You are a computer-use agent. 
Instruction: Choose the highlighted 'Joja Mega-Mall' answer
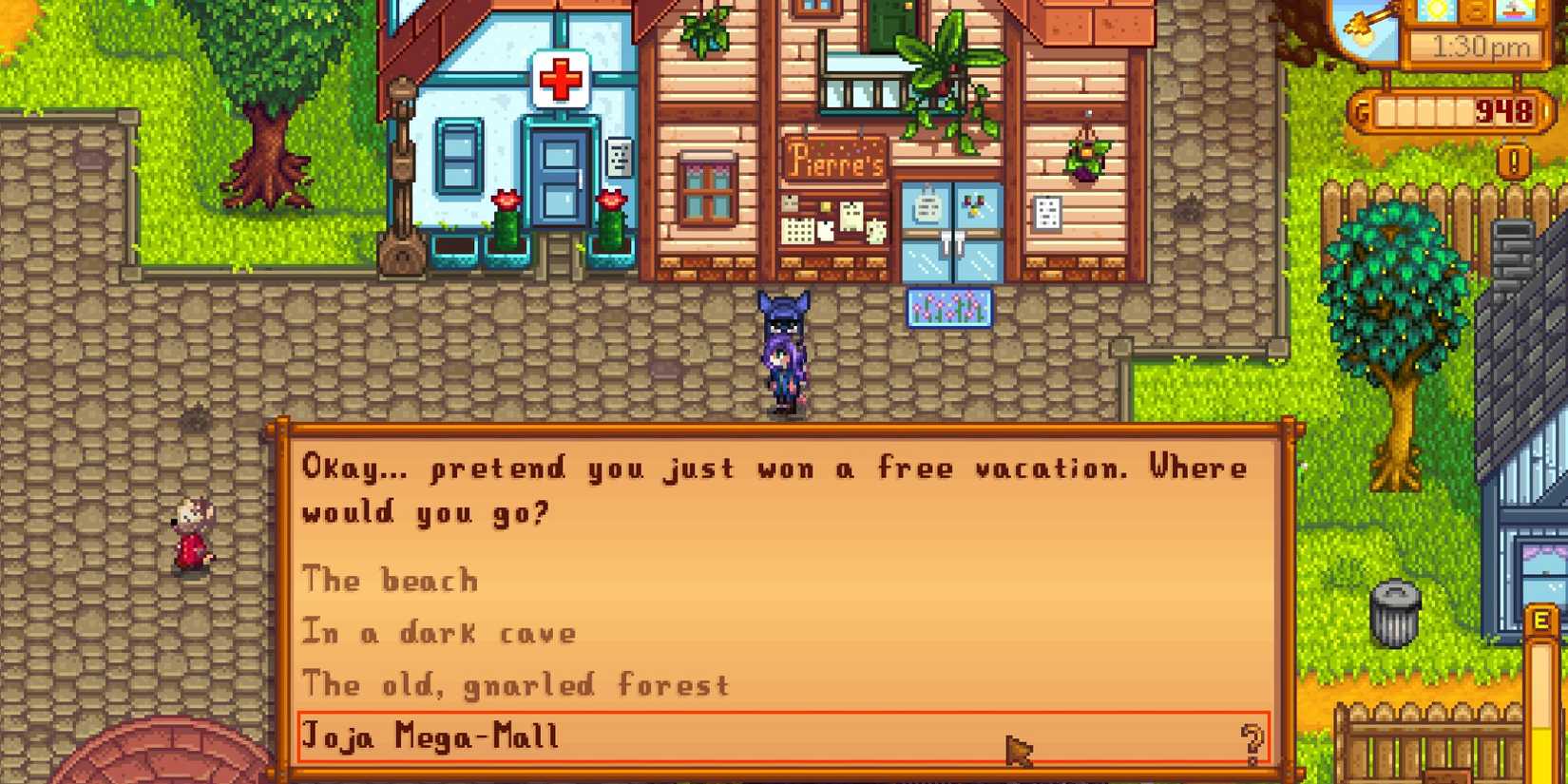click(432, 736)
